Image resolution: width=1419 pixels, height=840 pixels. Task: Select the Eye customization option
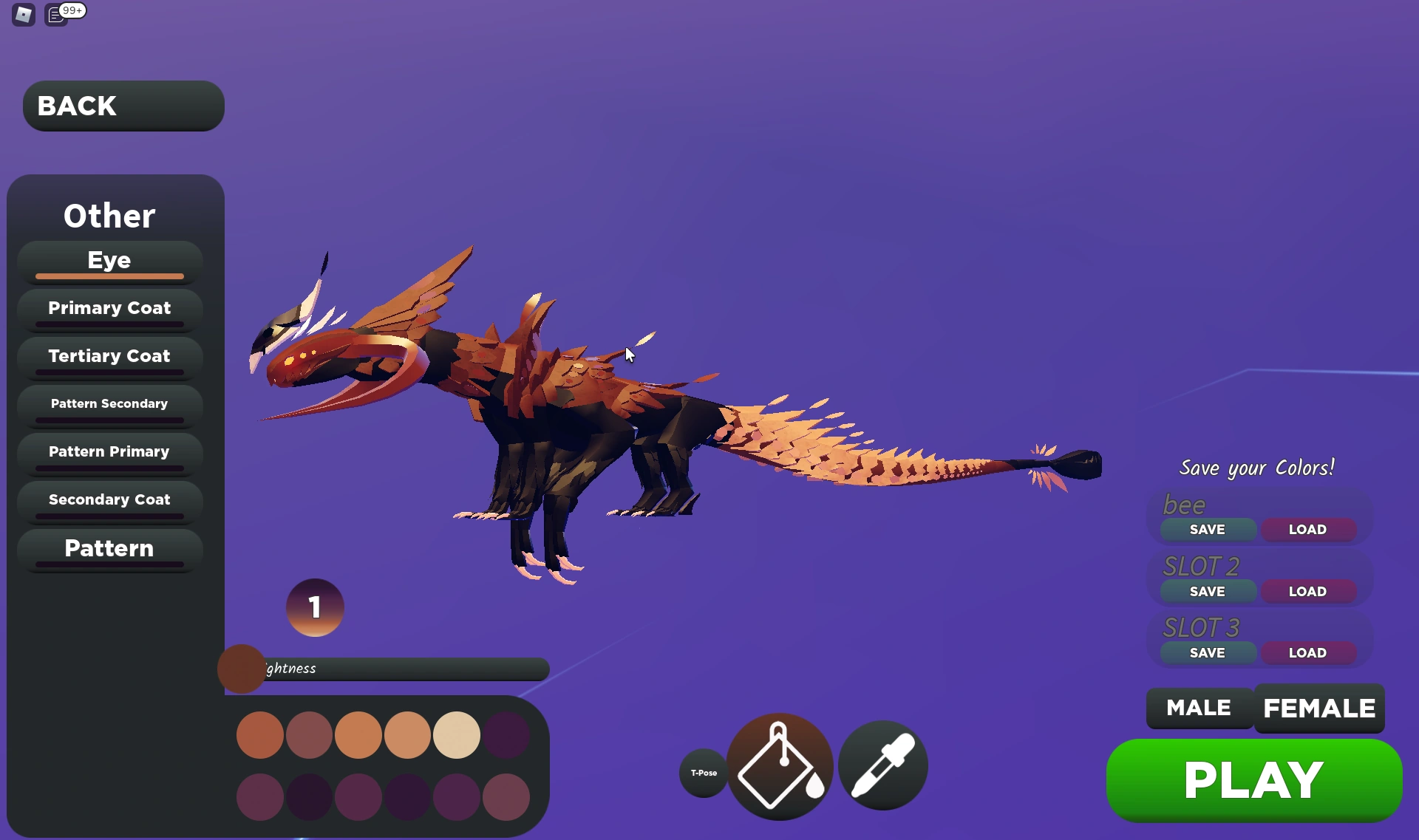(108, 260)
